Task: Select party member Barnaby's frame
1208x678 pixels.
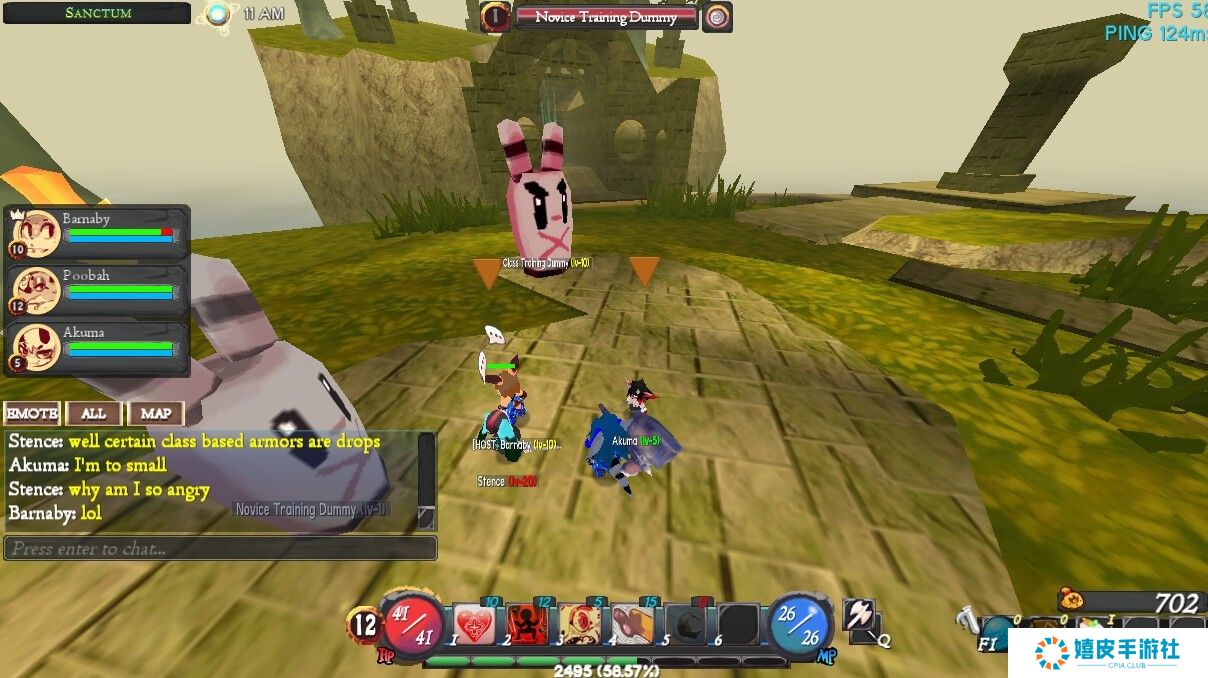Action: point(98,233)
